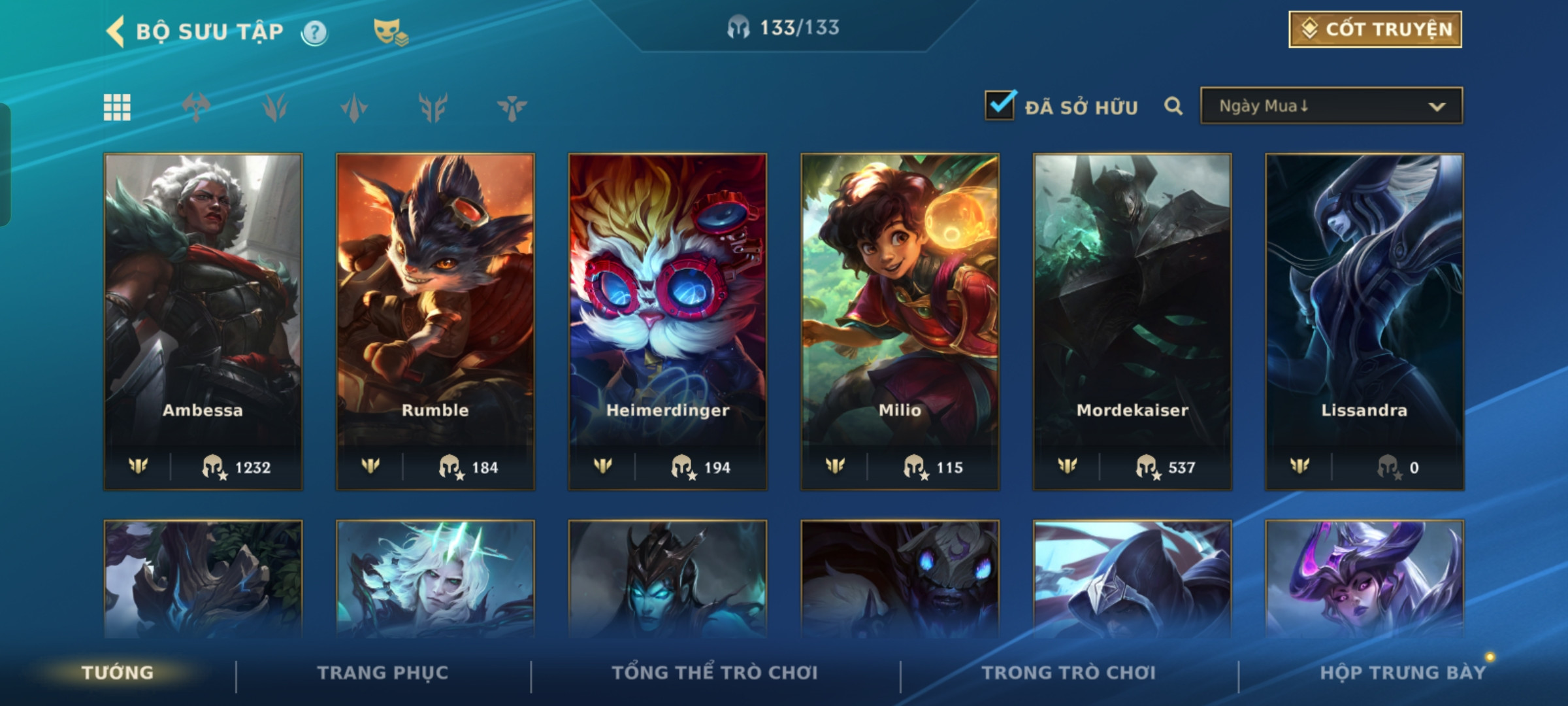1568x706 pixels.
Task: Switch to the Trong Trò Chơi tab
Action: 1068,673
